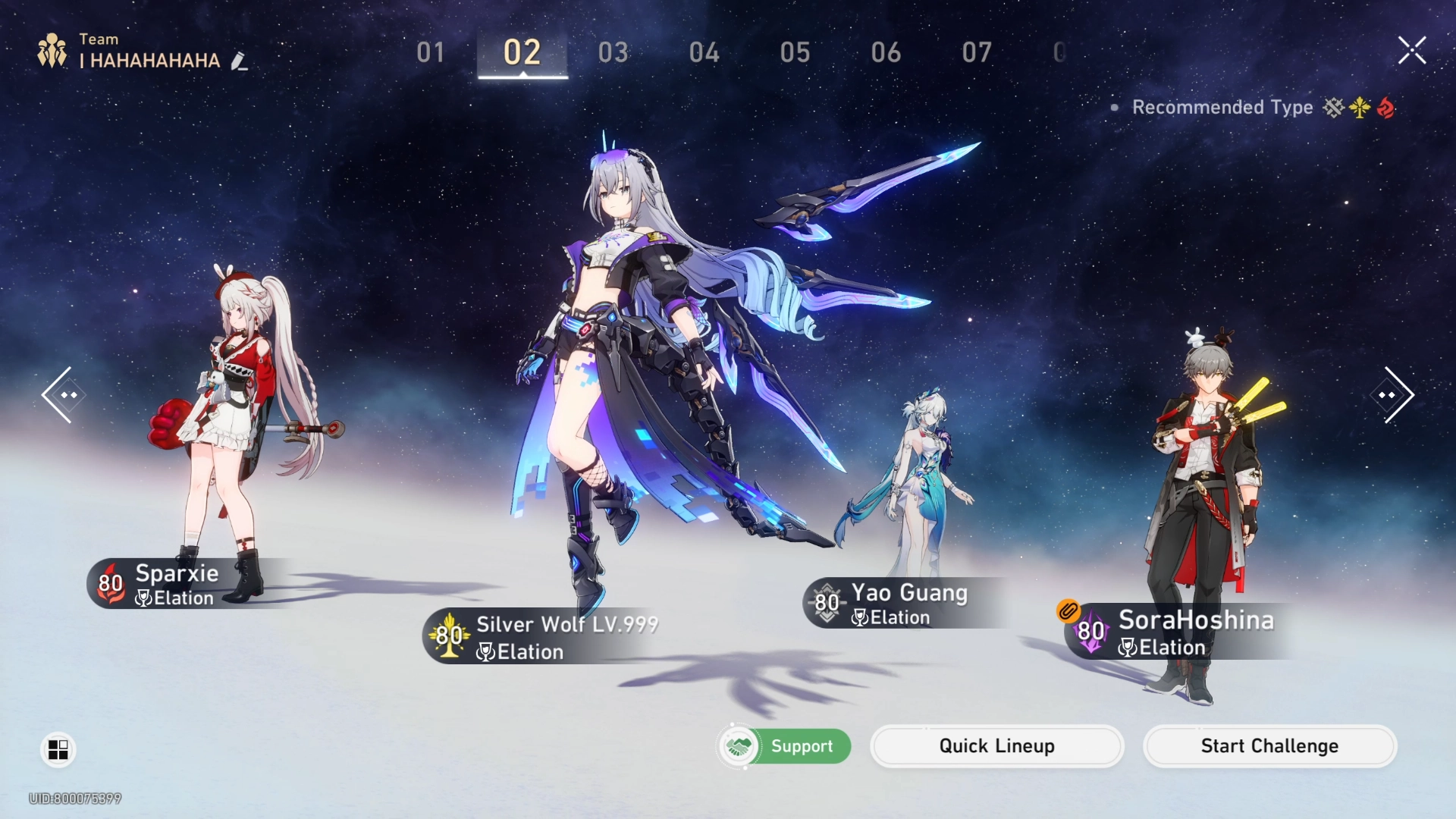Open the Quick Lineup menu
The width and height of the screenshot is (1456, 819).
point(996,746)
